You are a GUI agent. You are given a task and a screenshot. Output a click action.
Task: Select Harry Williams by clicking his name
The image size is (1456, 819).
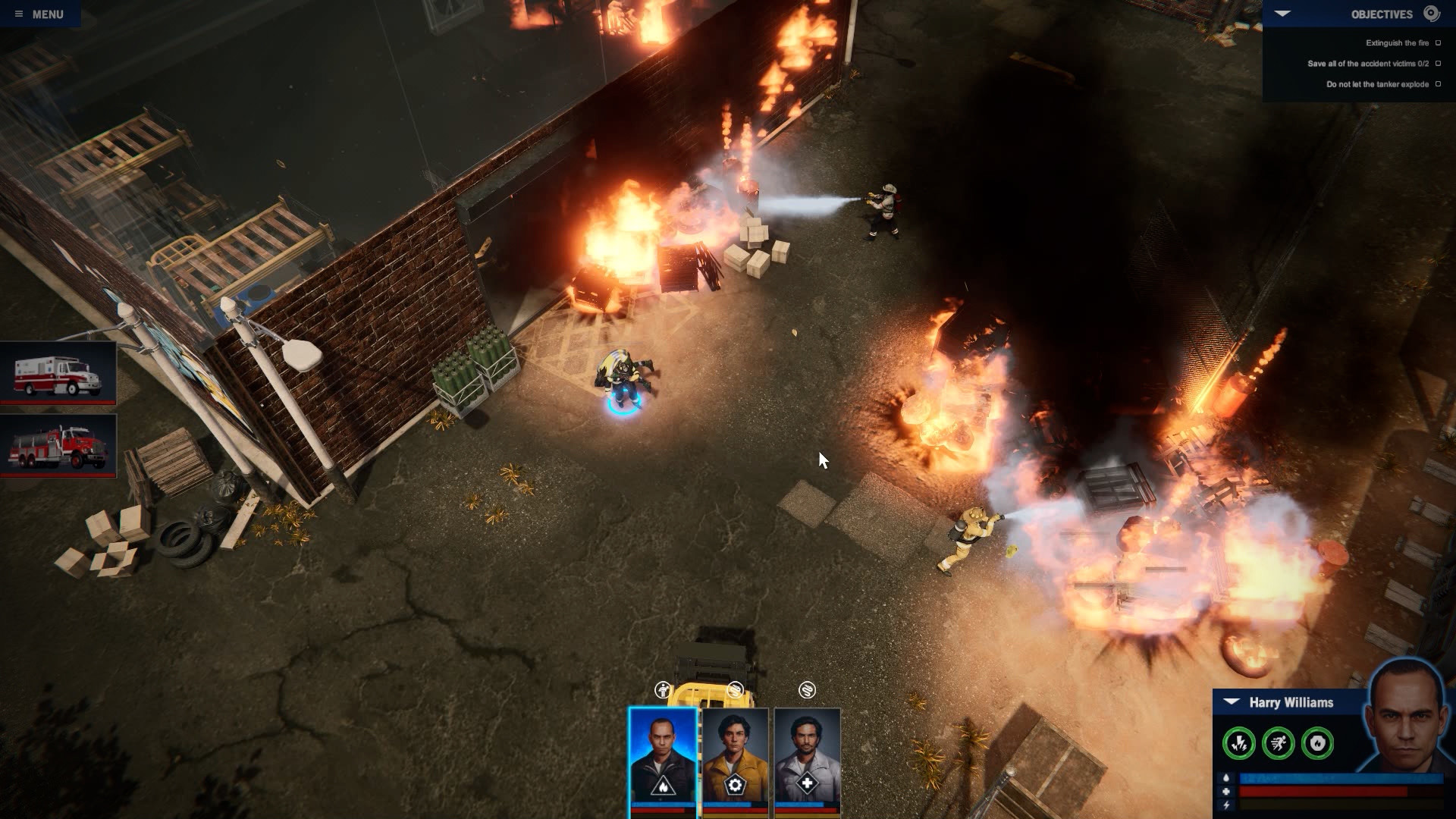[1291, 702]
